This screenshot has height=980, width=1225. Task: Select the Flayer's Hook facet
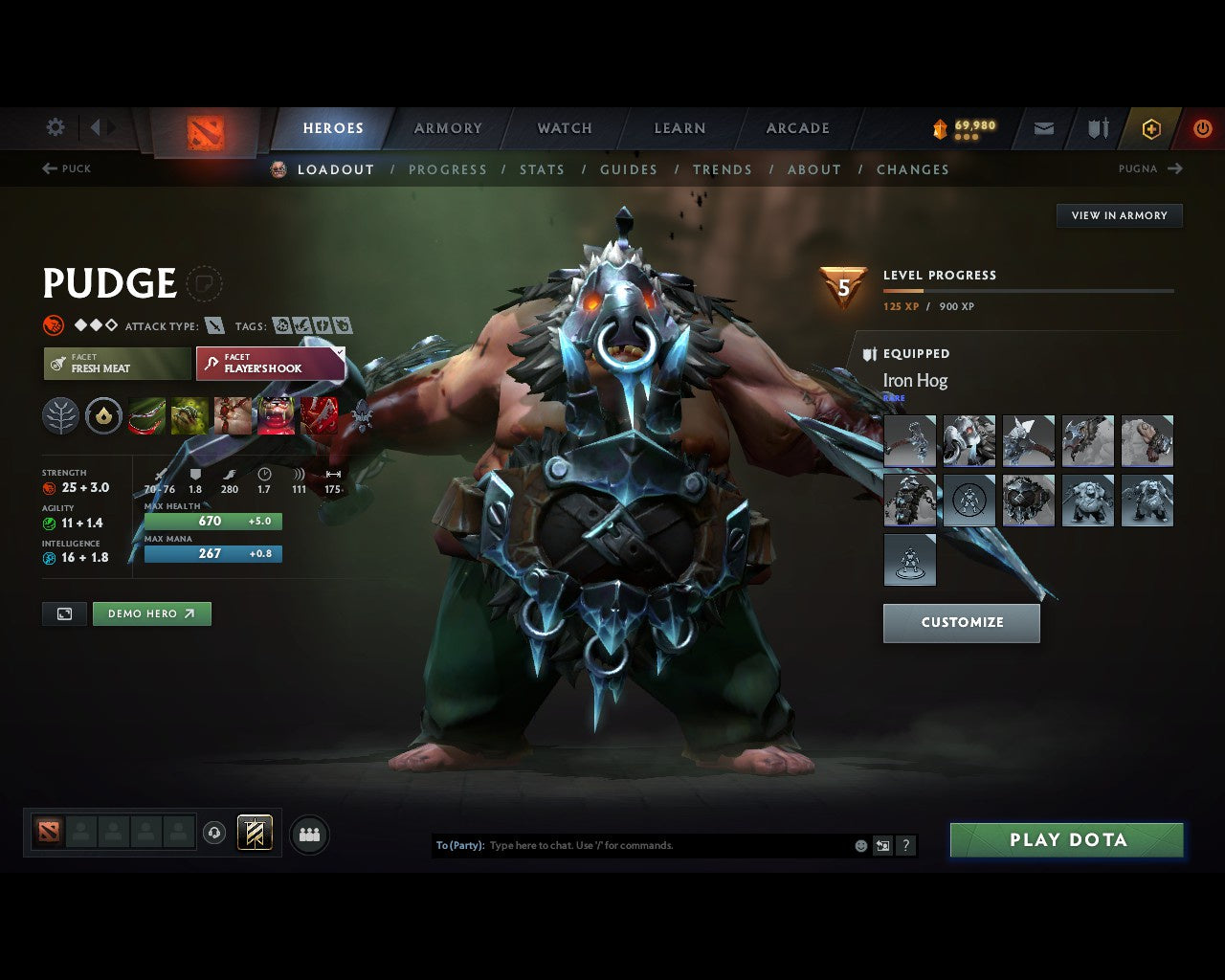click(x=266, y=364)
